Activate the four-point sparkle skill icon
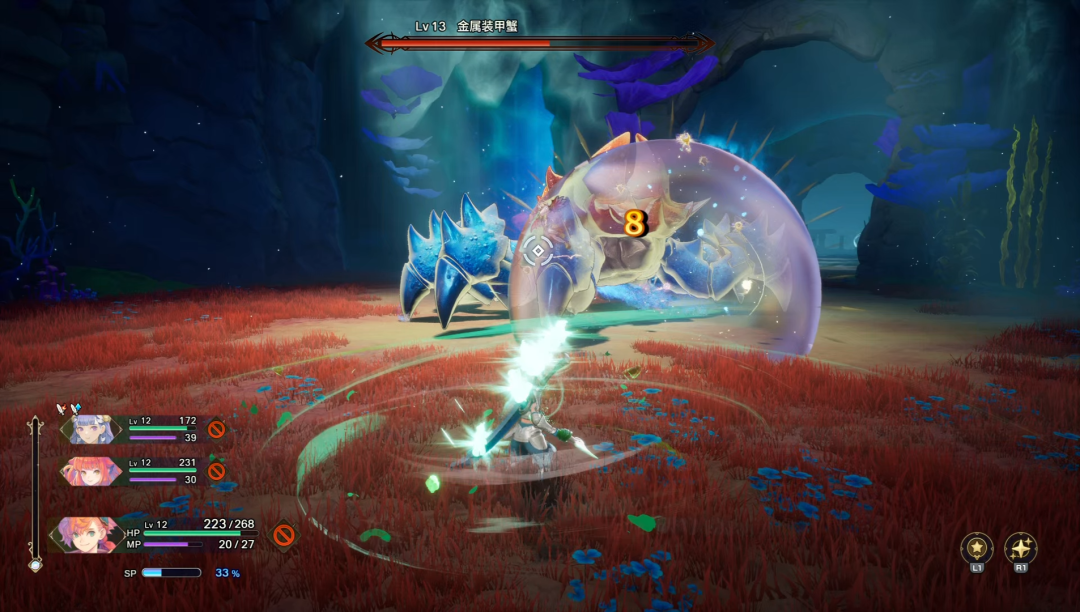 tap(1020, 548)
